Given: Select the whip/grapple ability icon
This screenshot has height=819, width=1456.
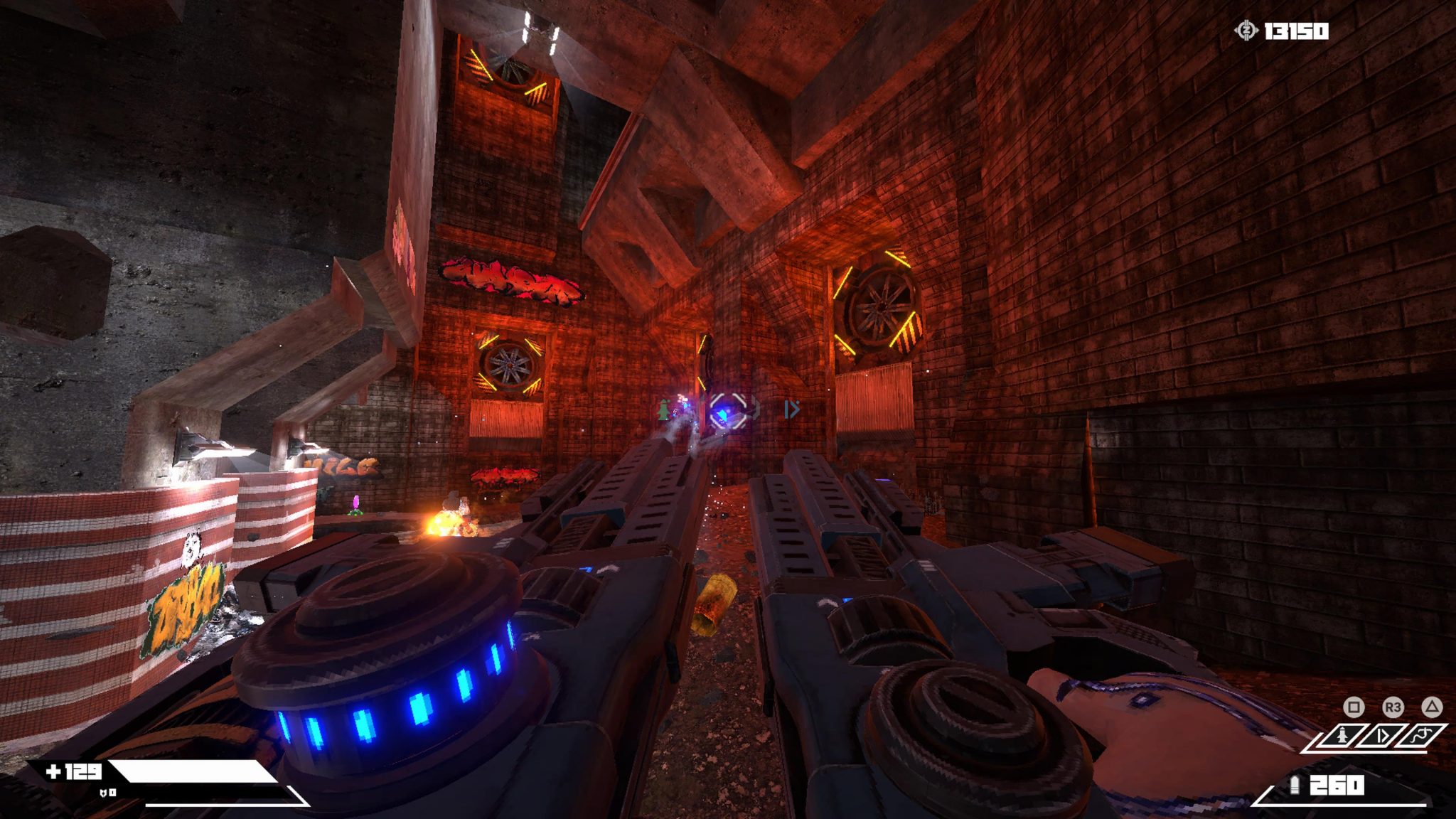Looking at the screenshot, I should (x=1420, y=735).
